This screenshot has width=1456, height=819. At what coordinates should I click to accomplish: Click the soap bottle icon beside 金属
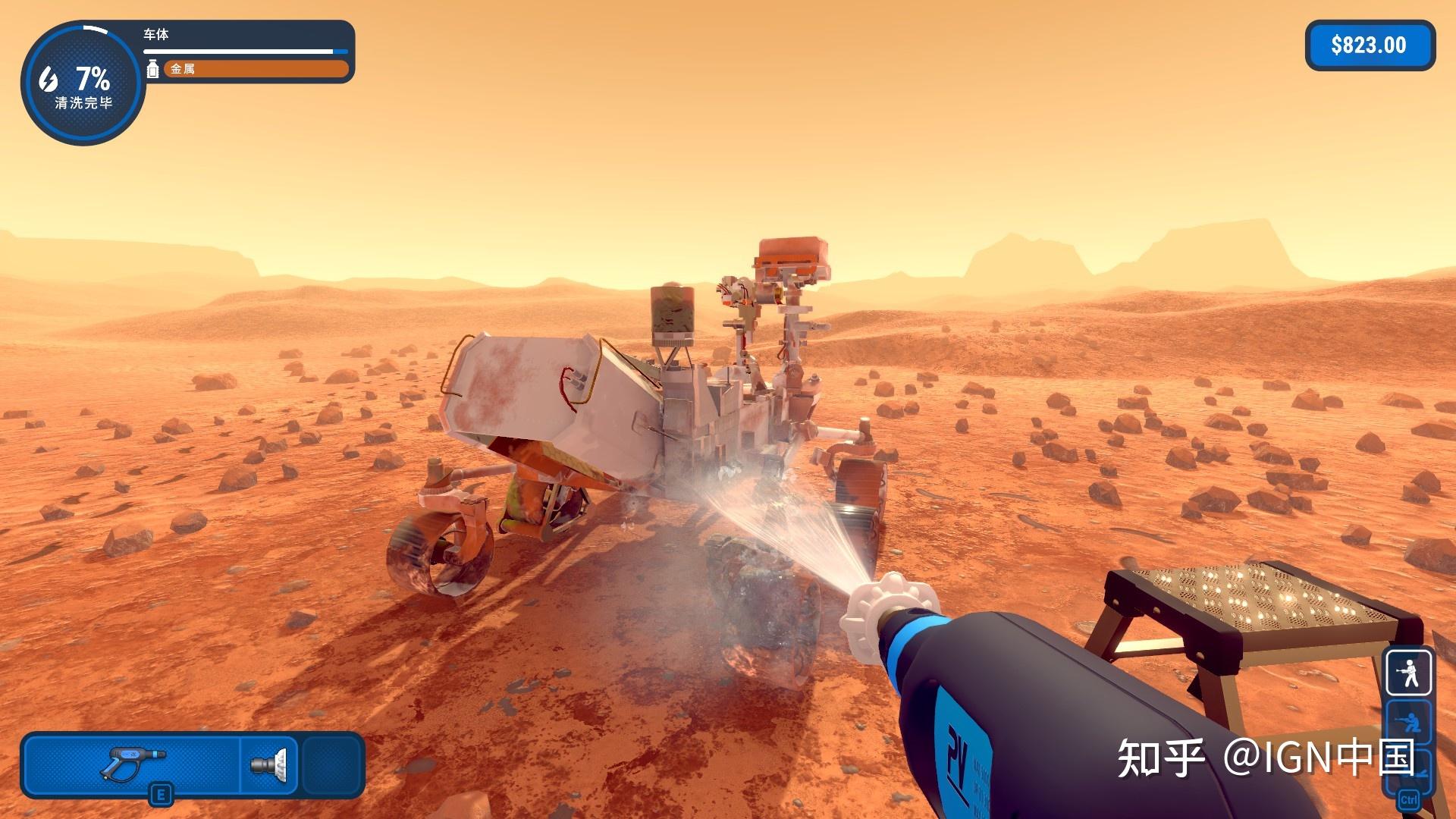[x=153, y=69]
